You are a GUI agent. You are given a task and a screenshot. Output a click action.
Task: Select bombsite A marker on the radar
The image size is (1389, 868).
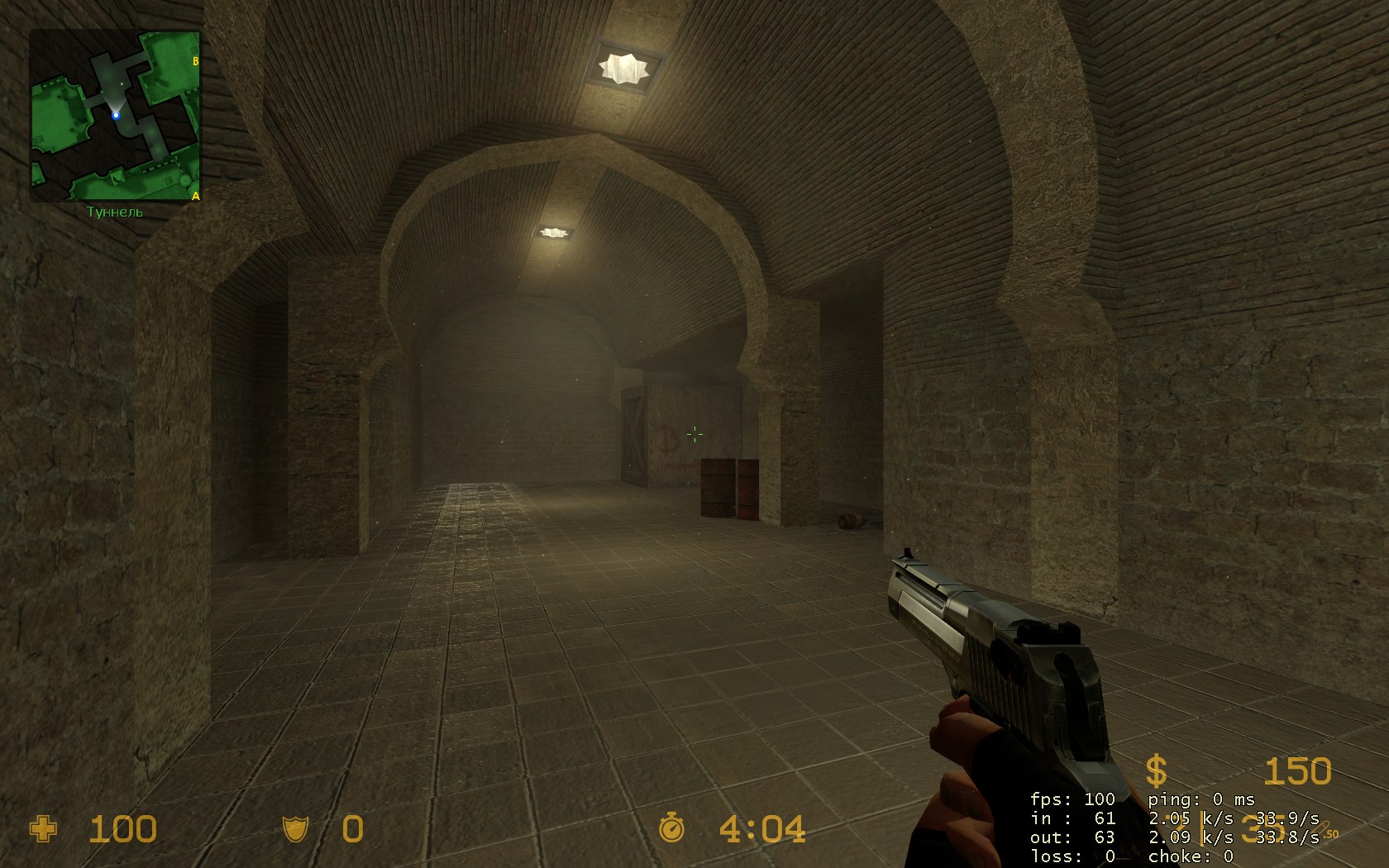(195, 196)
